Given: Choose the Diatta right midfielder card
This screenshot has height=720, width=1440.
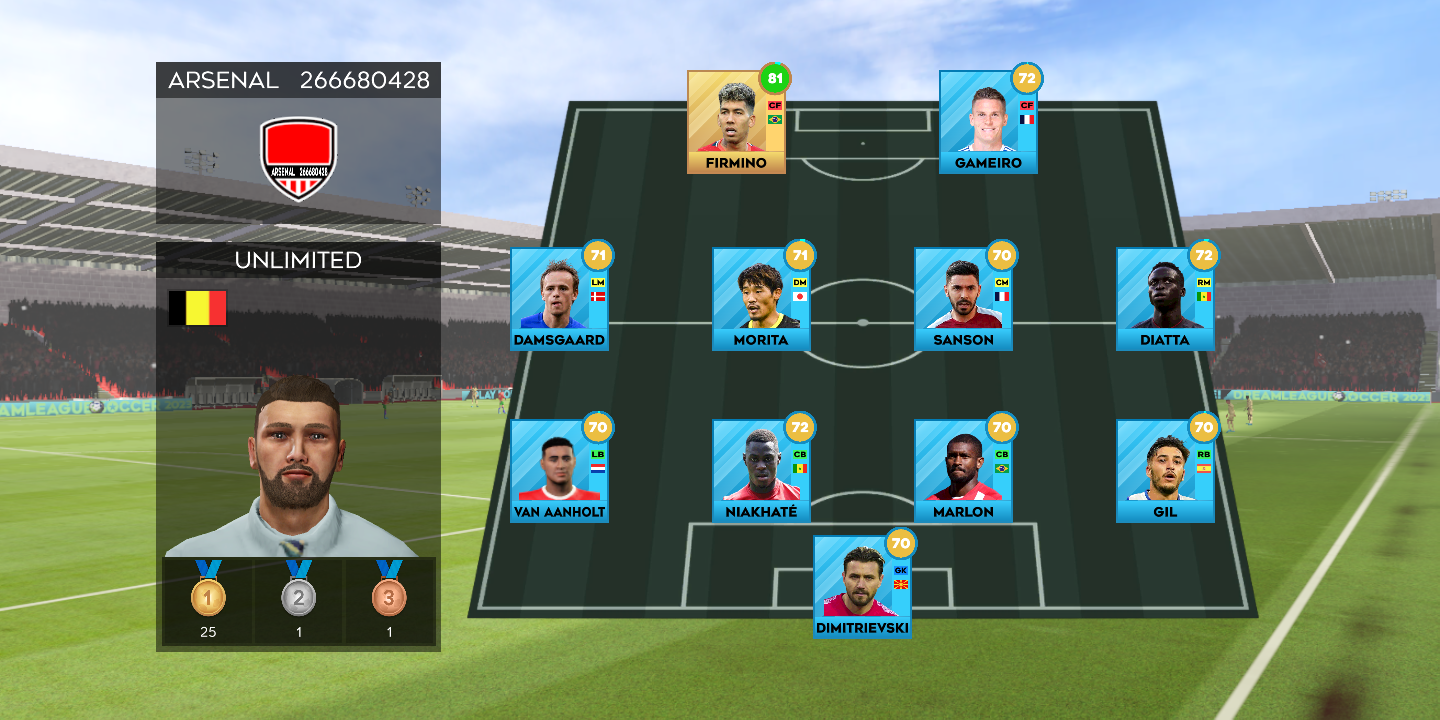Looking at the screenshot, I should tap(1165, 299).
